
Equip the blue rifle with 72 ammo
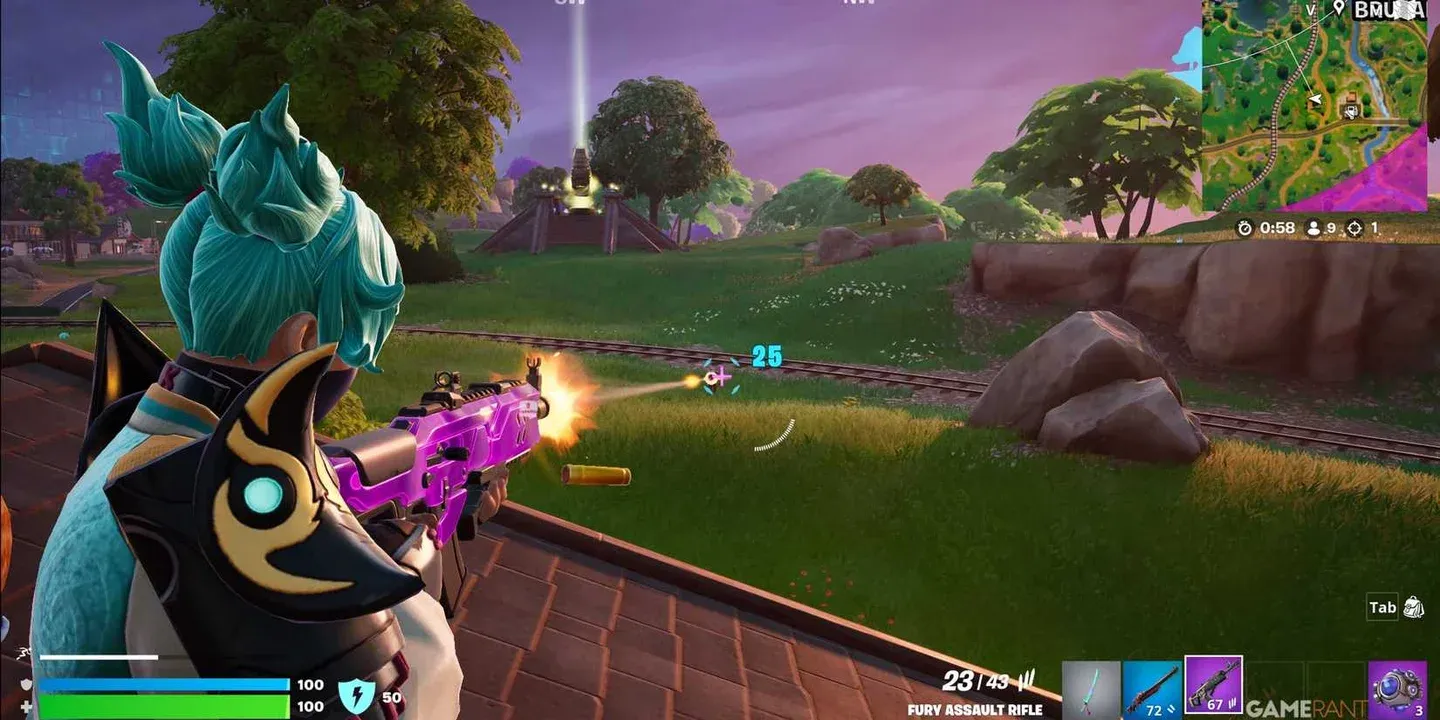click(1151, 689)
